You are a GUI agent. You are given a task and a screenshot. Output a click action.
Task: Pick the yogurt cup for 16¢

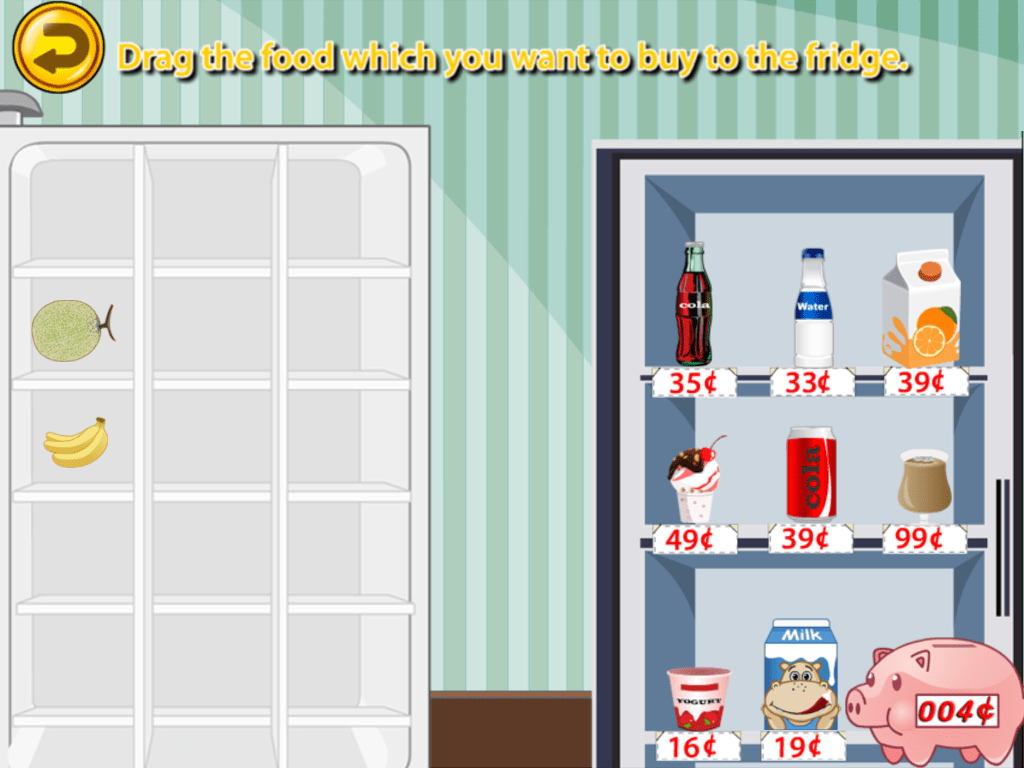tap(698, 697)
